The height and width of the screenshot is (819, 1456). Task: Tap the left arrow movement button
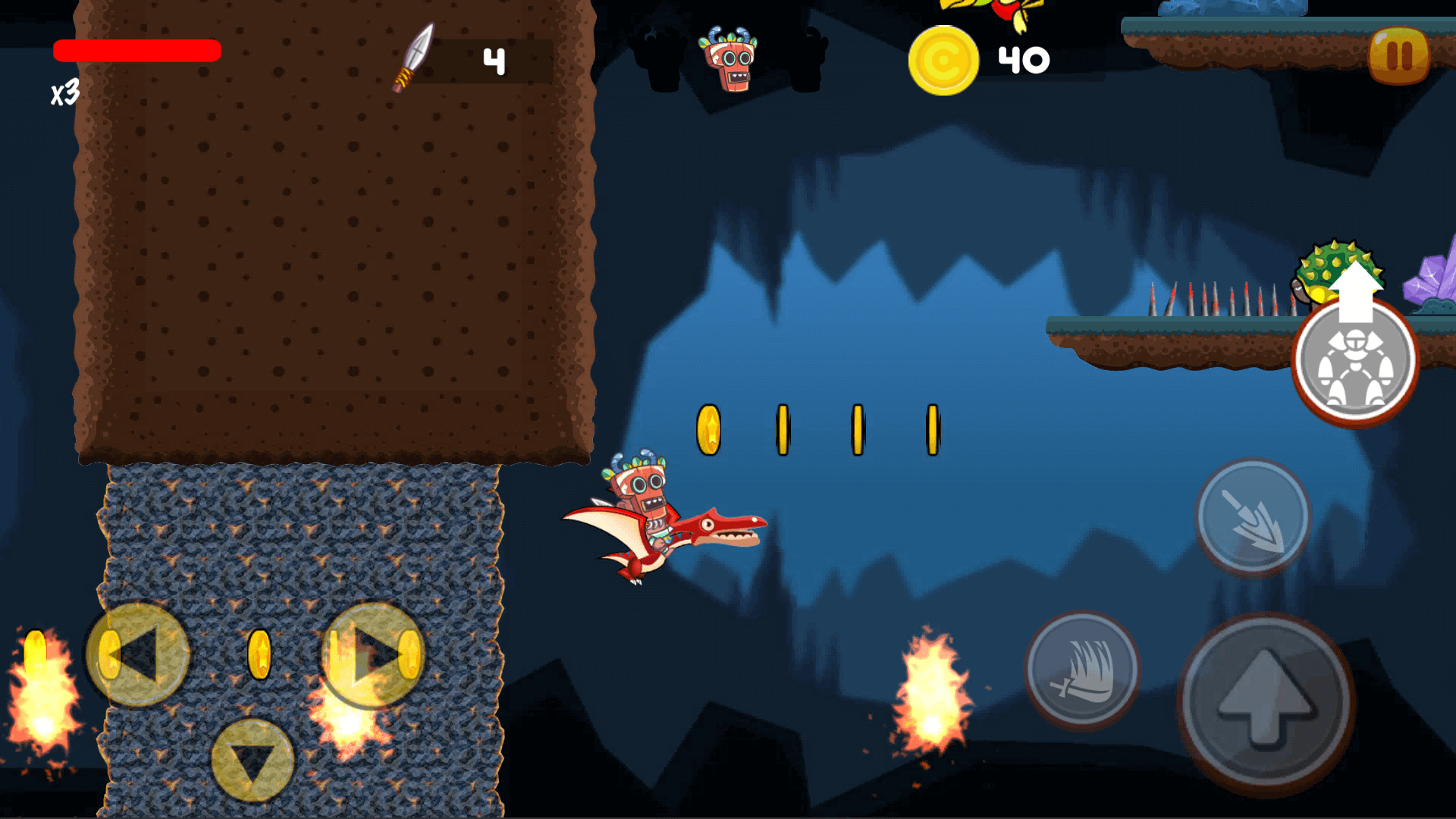(138, 655)
